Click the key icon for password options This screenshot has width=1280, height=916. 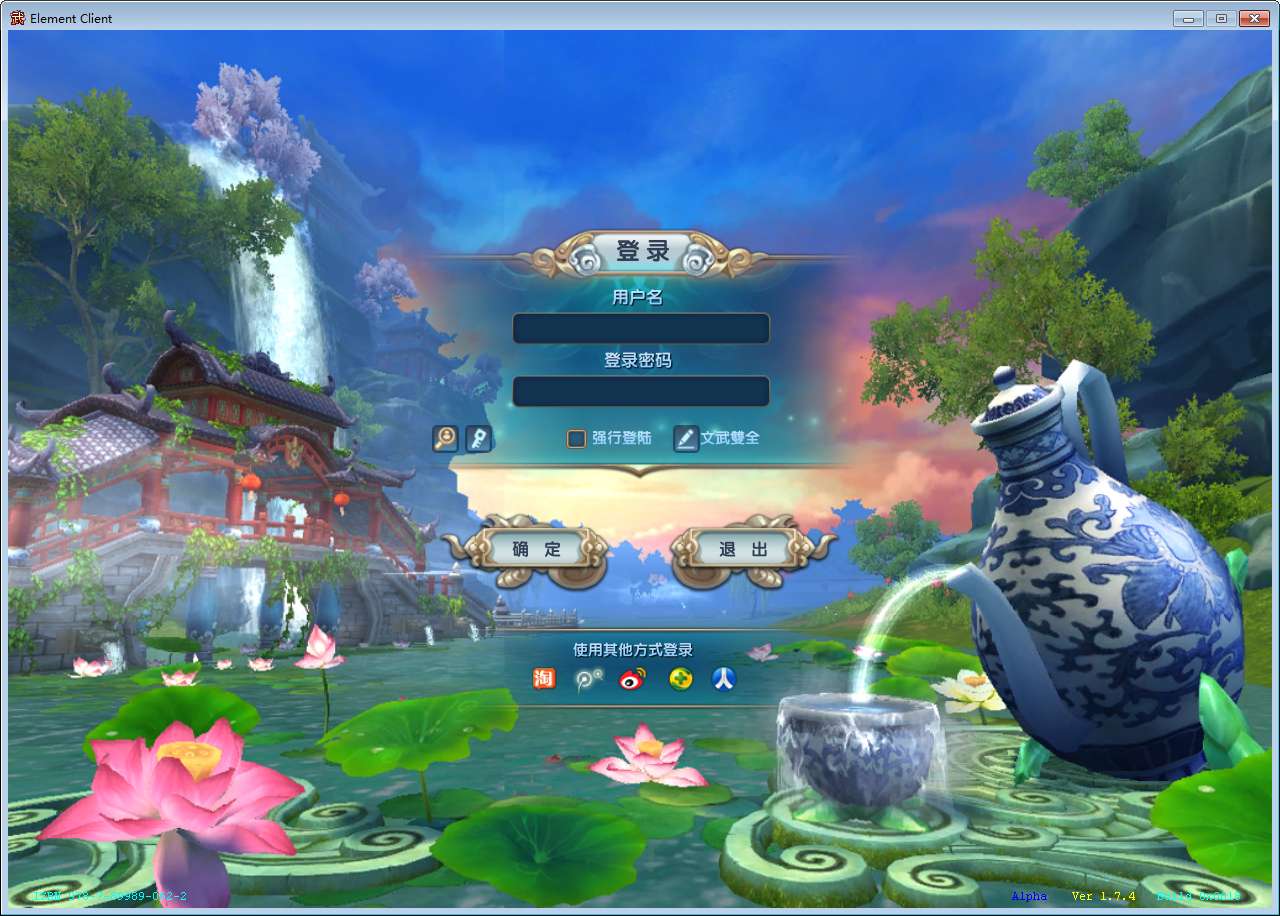[x=478, y=438]
